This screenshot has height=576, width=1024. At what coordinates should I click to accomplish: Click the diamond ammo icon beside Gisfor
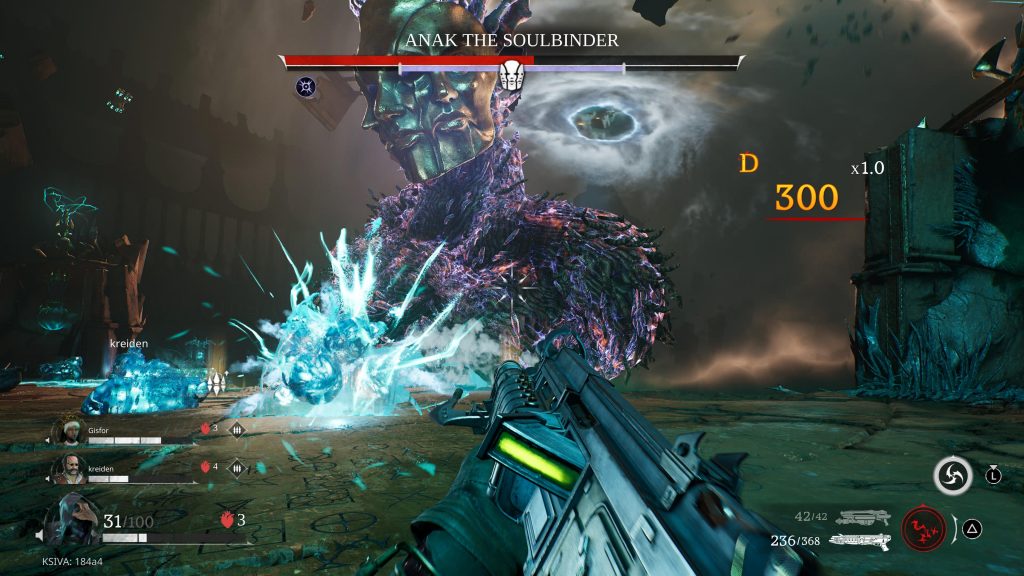pos(237,430)
